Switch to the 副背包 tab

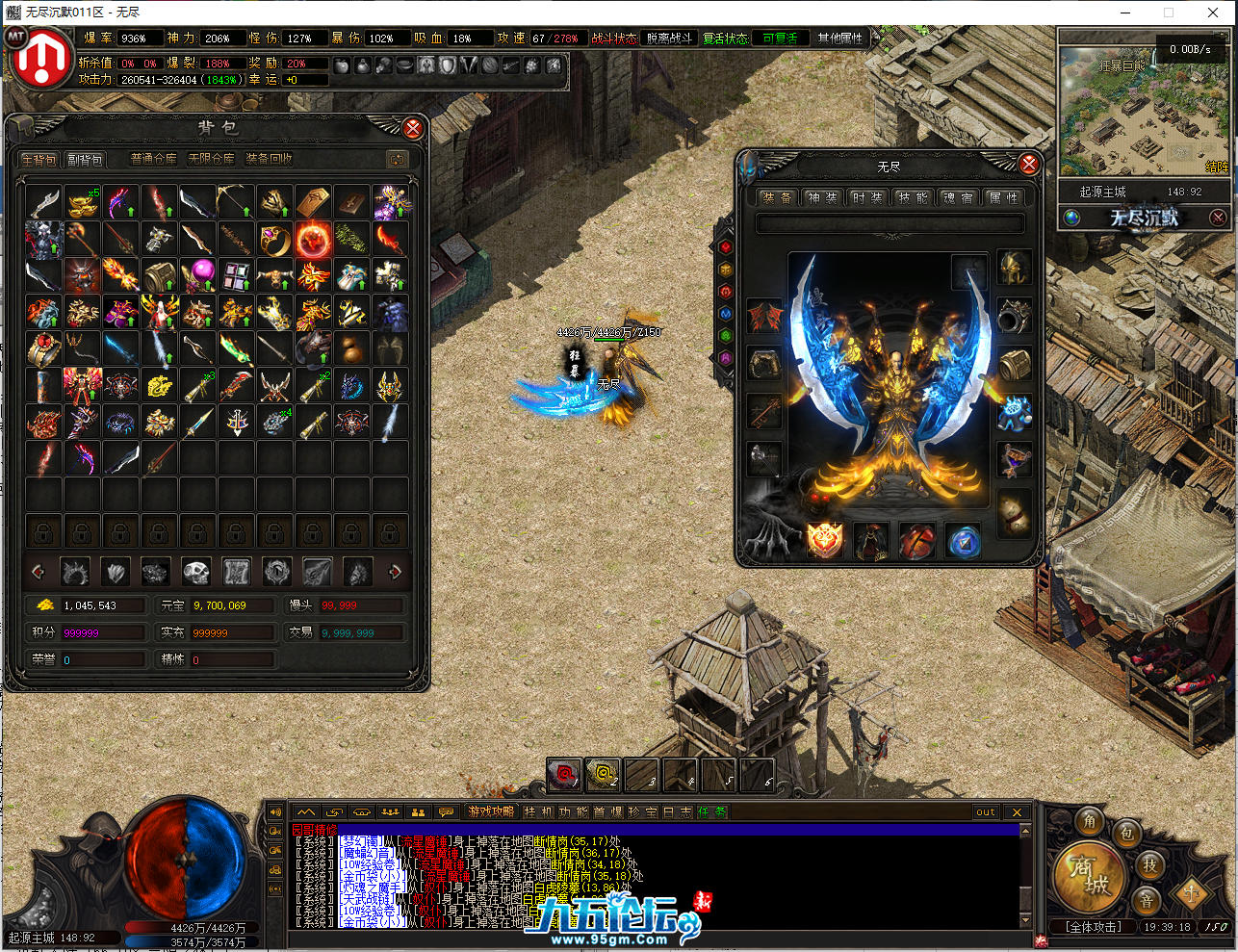click(85, 160)
